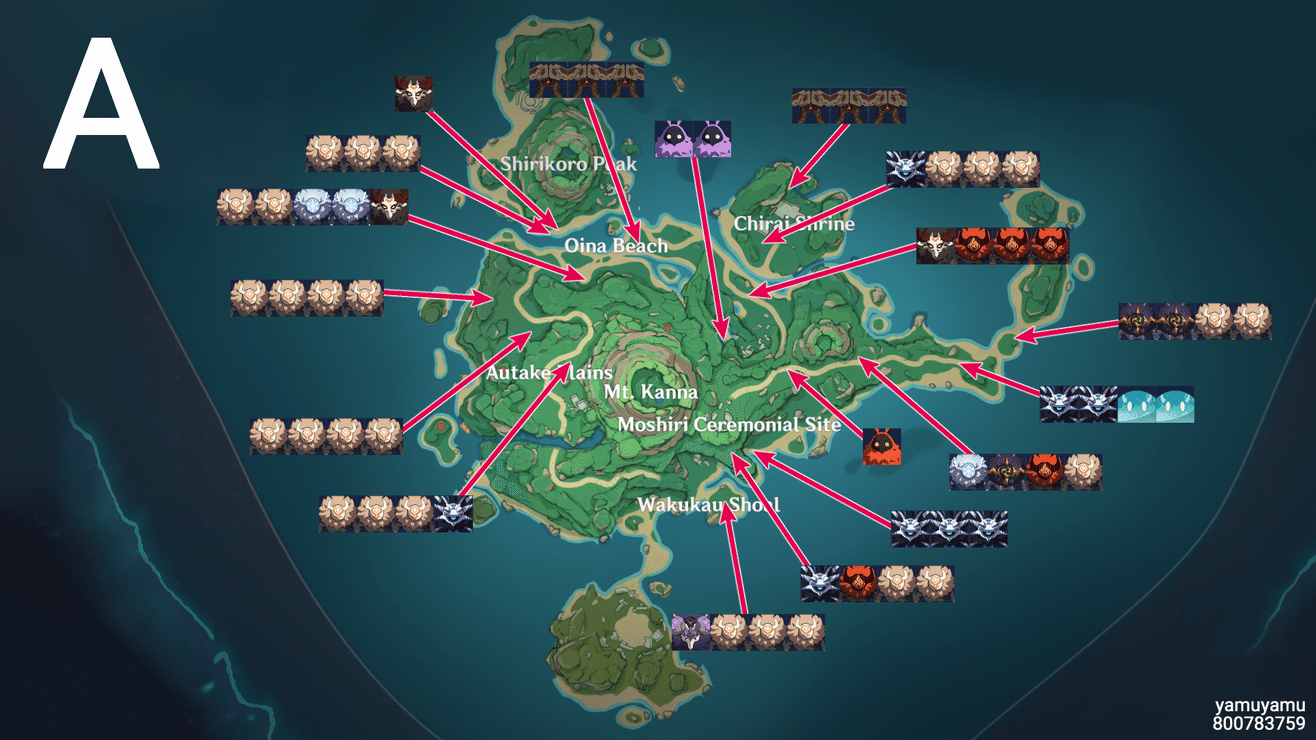Select the Chirai Shrine label
The image size is (1316, 740).
795,224
